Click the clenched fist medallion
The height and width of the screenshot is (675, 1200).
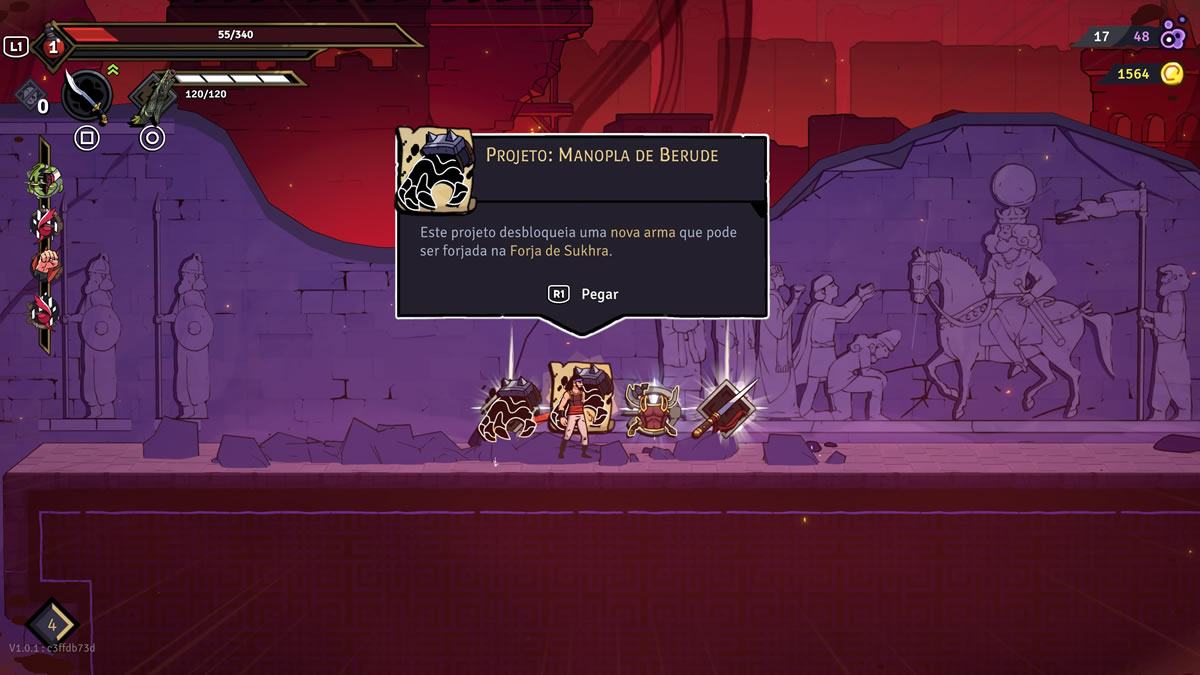pyautogui.click(x=45, y=267)
